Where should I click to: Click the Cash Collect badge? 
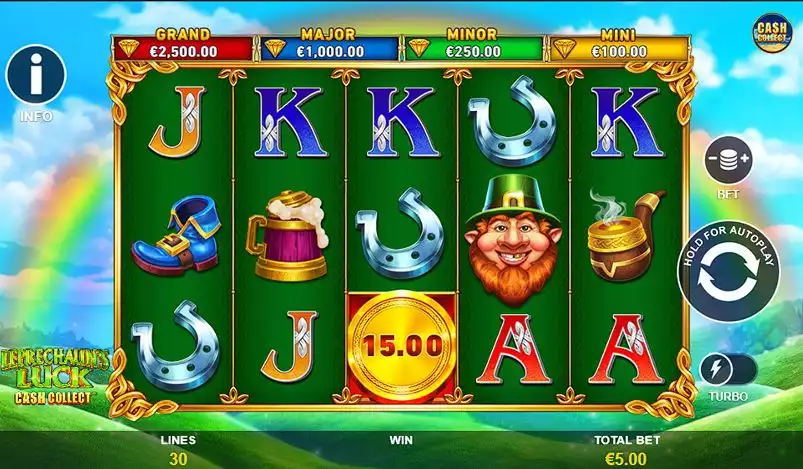click(x=770, y=32)
